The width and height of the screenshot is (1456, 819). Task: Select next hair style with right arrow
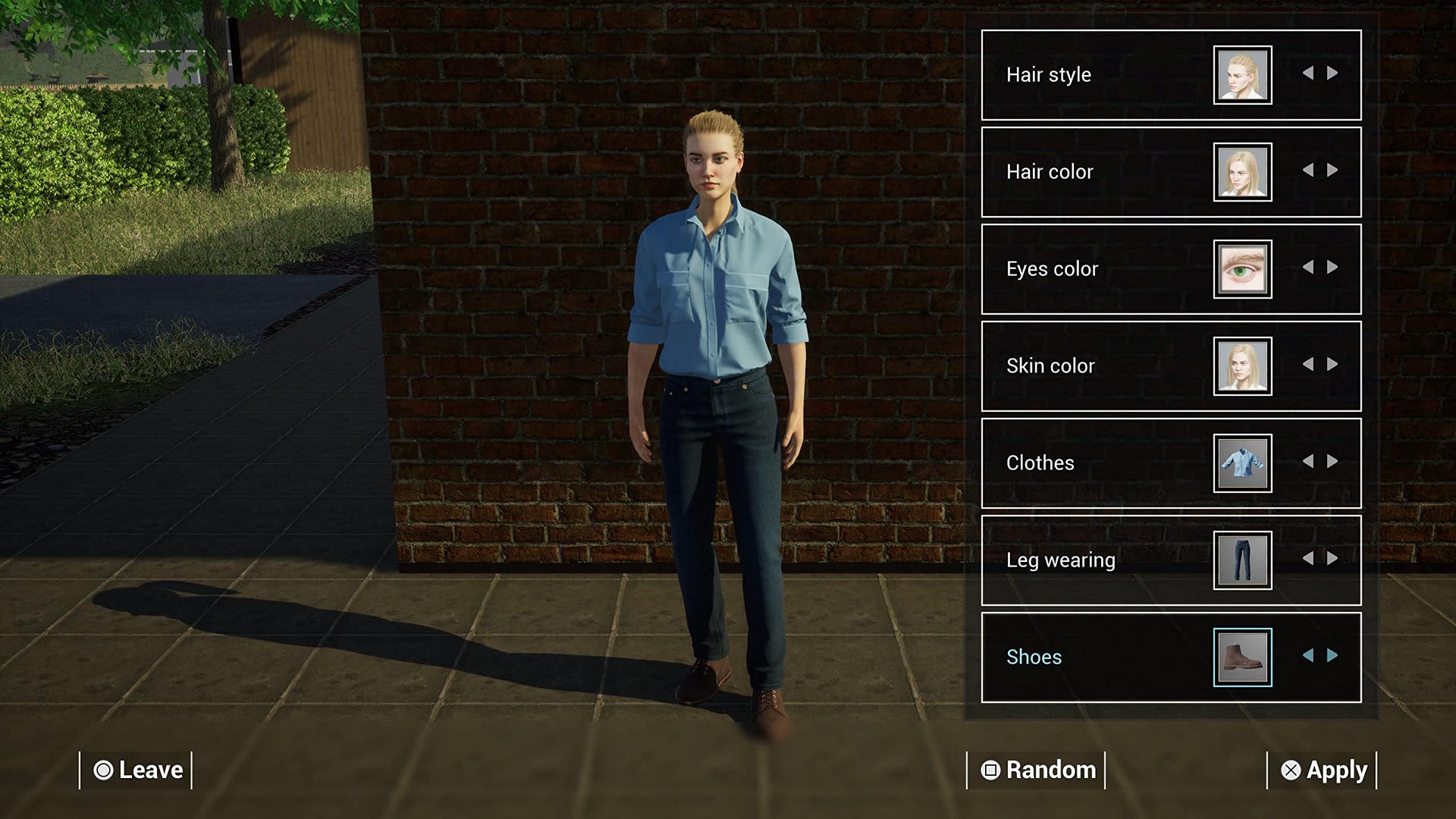(x=1332, y=74)
